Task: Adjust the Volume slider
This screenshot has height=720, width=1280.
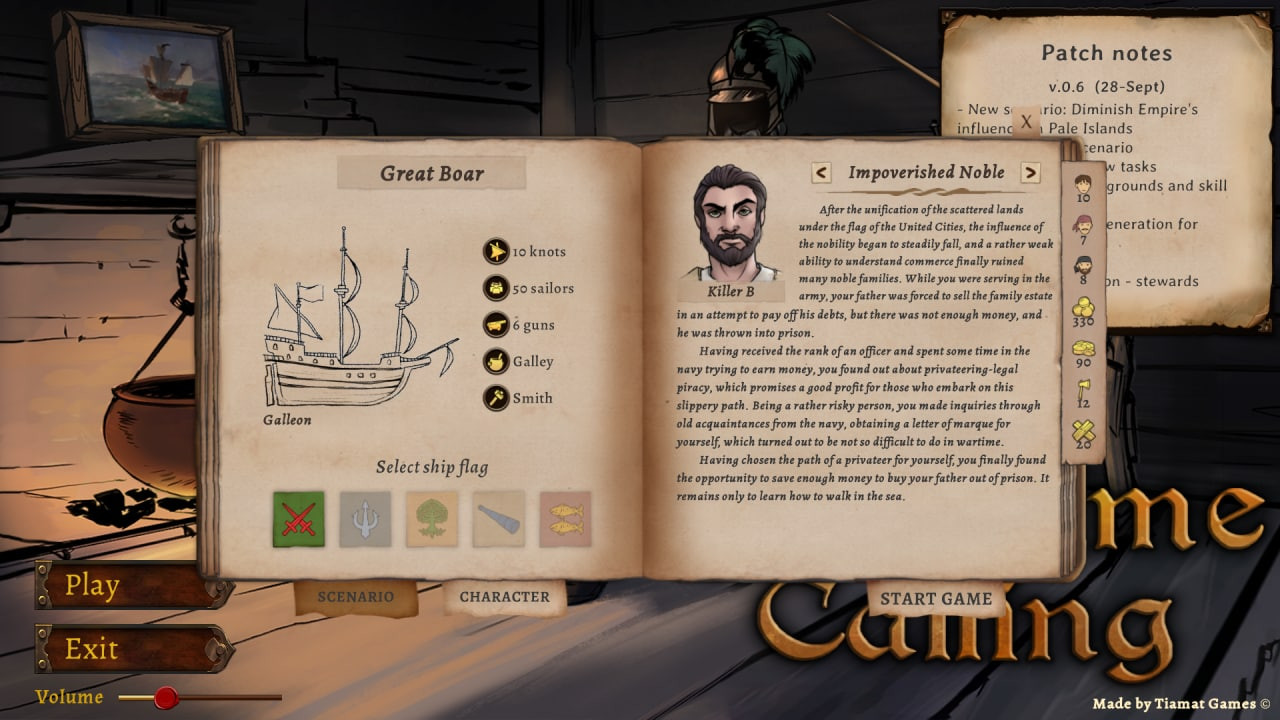Action: point(165,699)
